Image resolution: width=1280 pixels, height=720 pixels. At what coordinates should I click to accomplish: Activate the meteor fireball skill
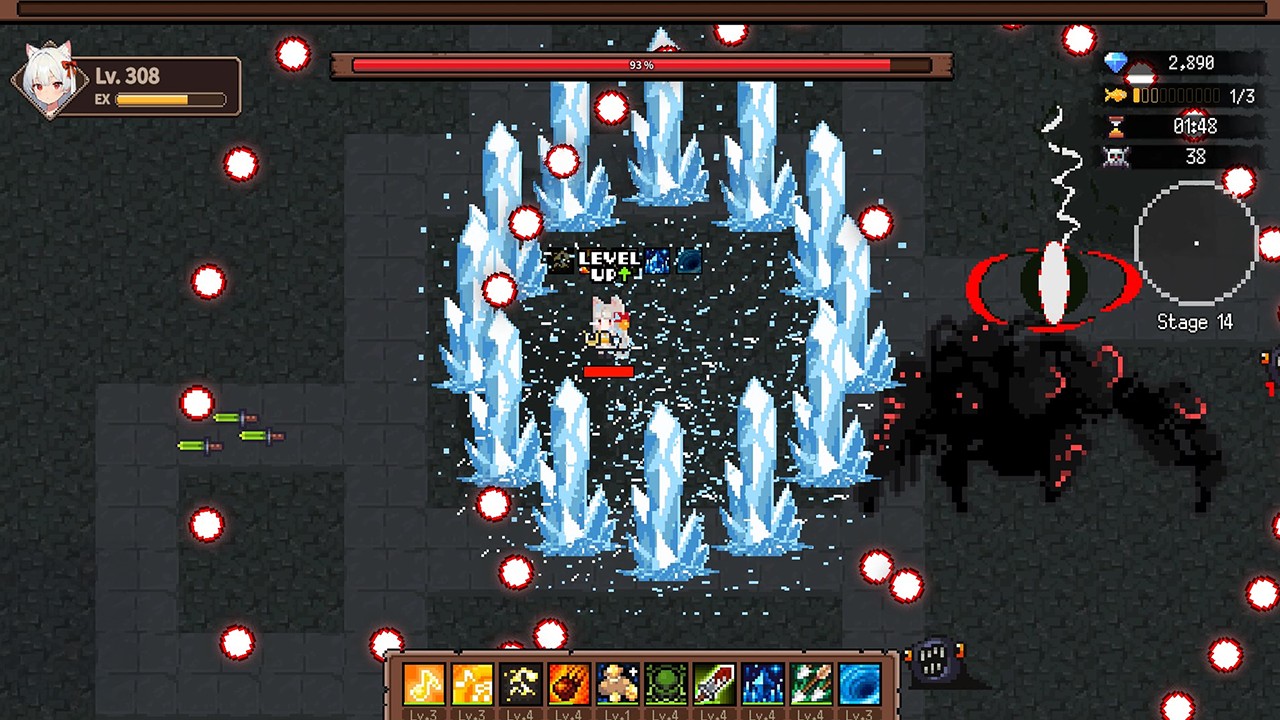568,683
